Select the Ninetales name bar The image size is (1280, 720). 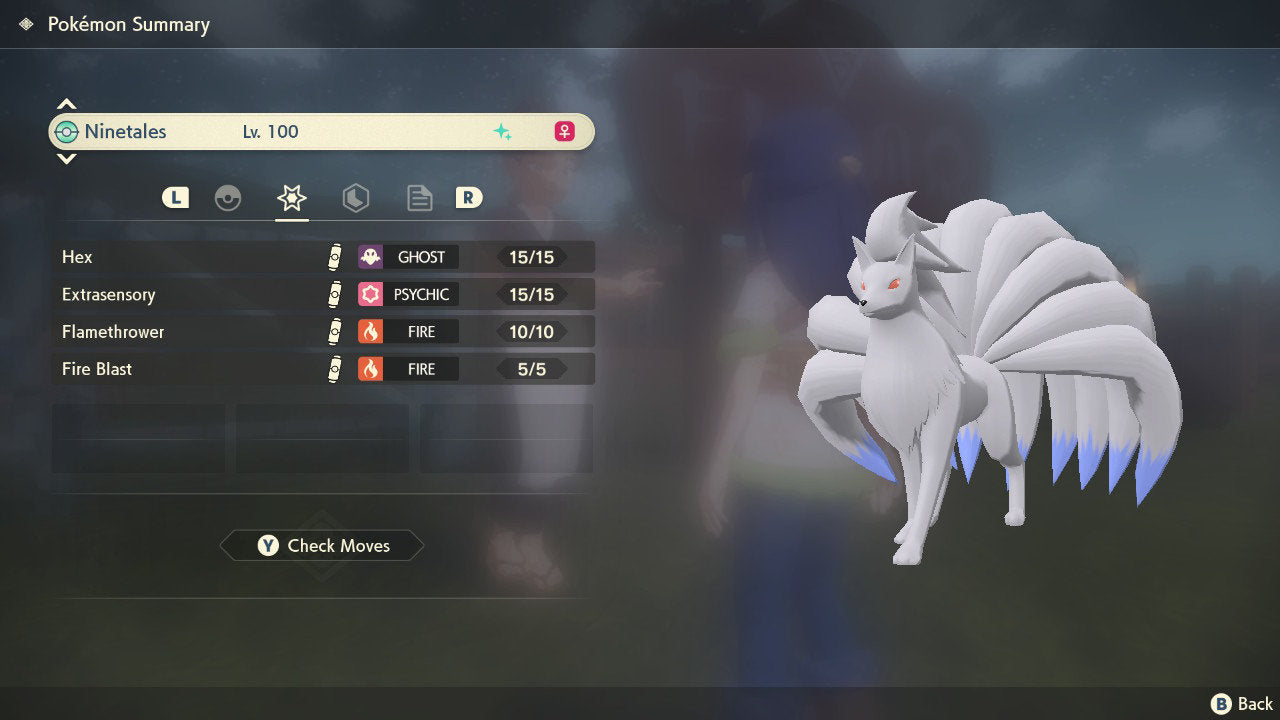pos(321,131)
